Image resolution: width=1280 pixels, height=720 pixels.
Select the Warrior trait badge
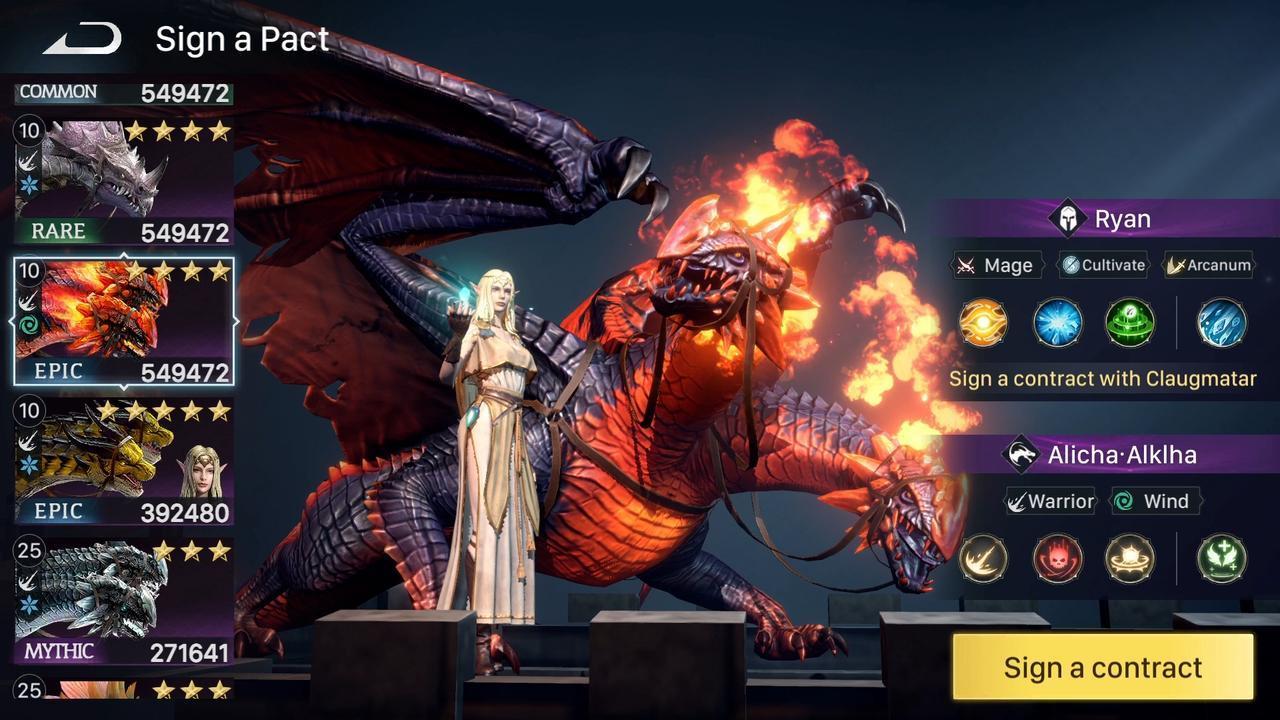tap(1053, 501)
